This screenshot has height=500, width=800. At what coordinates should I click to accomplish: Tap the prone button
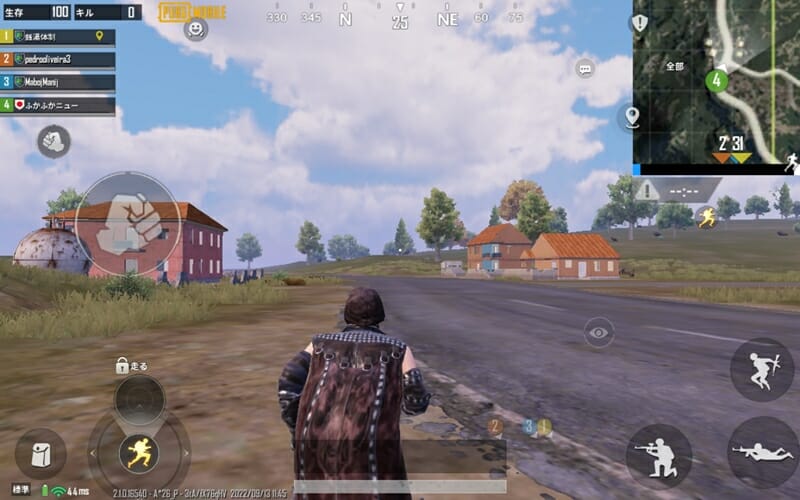pyautogui.click(x=762, y=452)
